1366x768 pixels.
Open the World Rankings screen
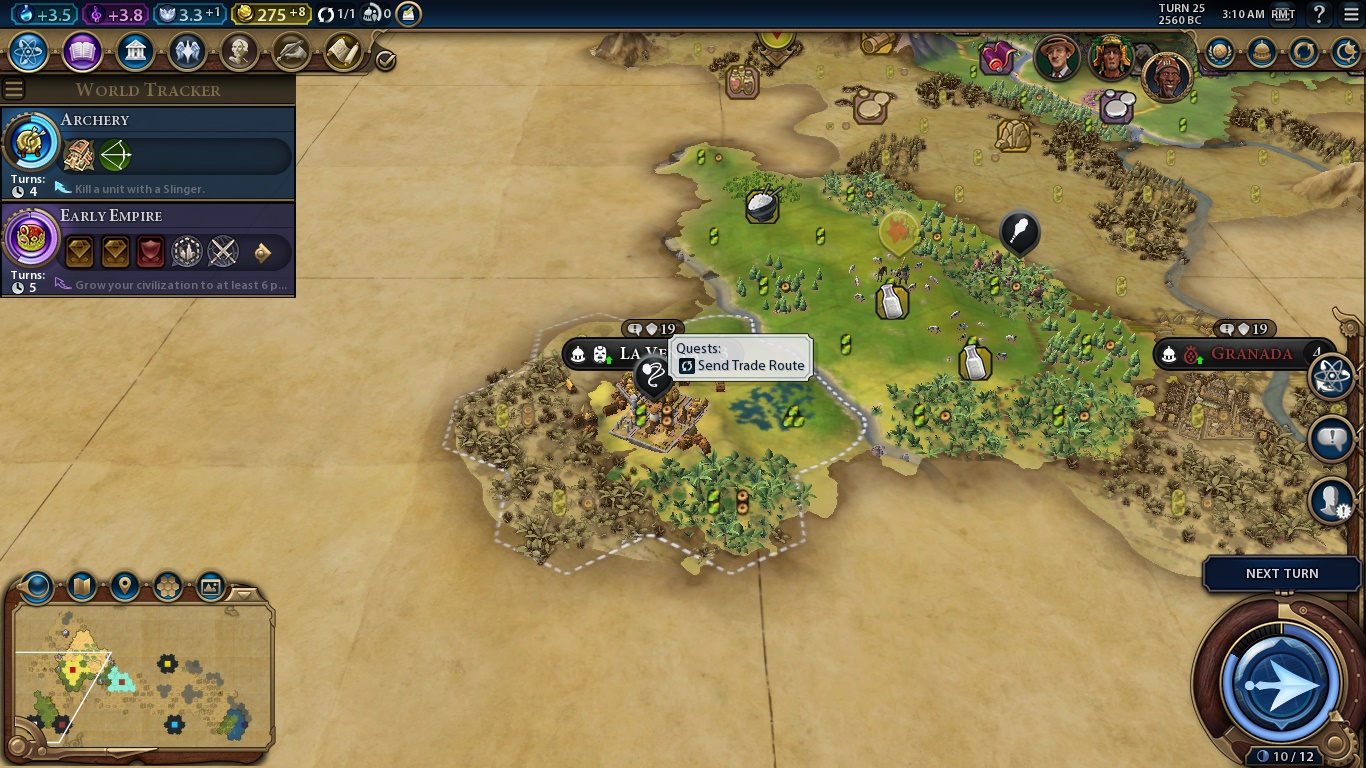tap(1219, 52)
